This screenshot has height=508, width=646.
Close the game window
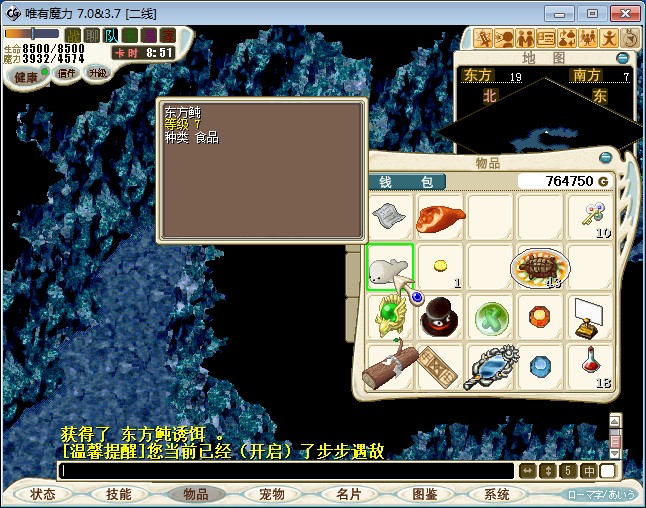point(623,13)
